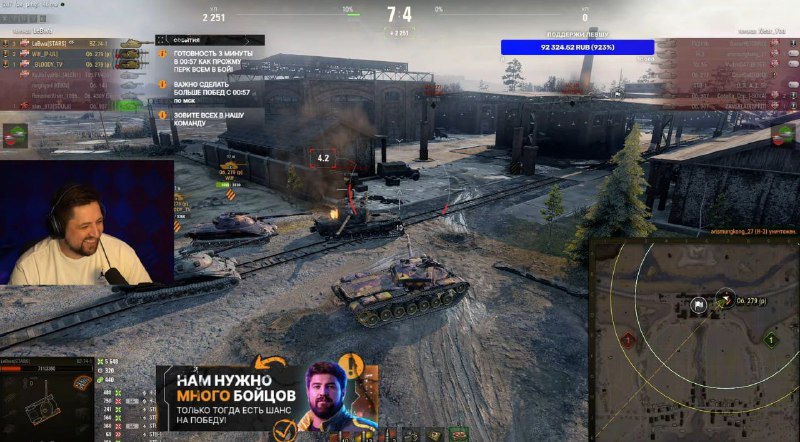Select the red enemy base marker on minimap

point(627,340)
